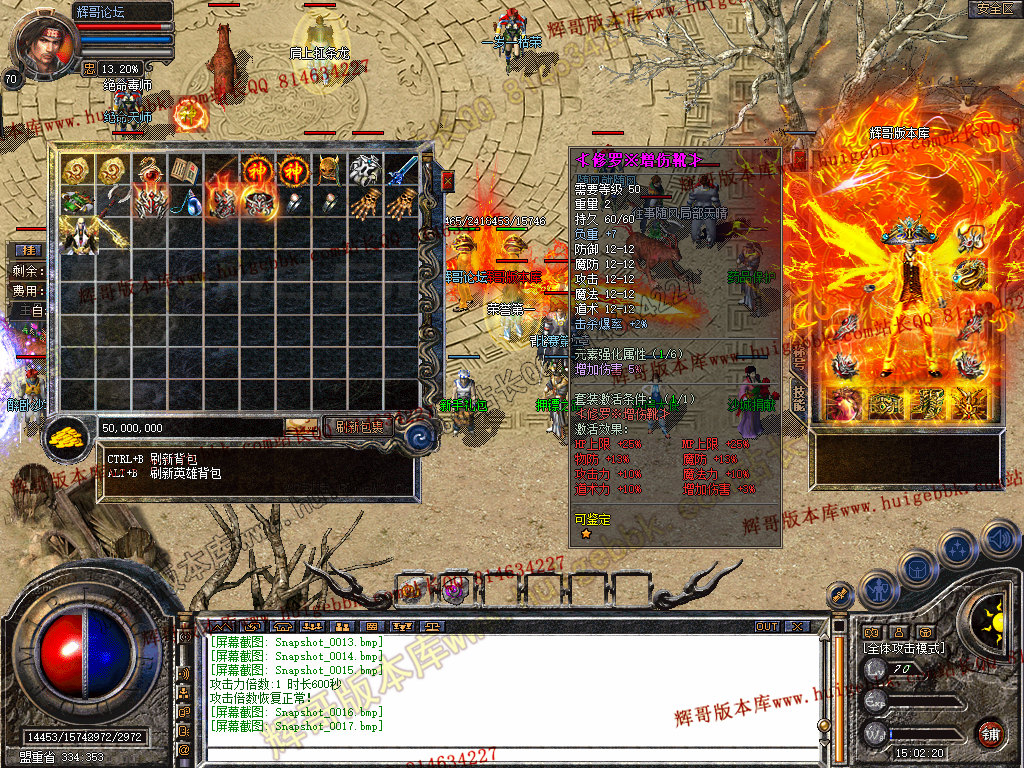Pick the horned golden helmet item

(329, 170)
